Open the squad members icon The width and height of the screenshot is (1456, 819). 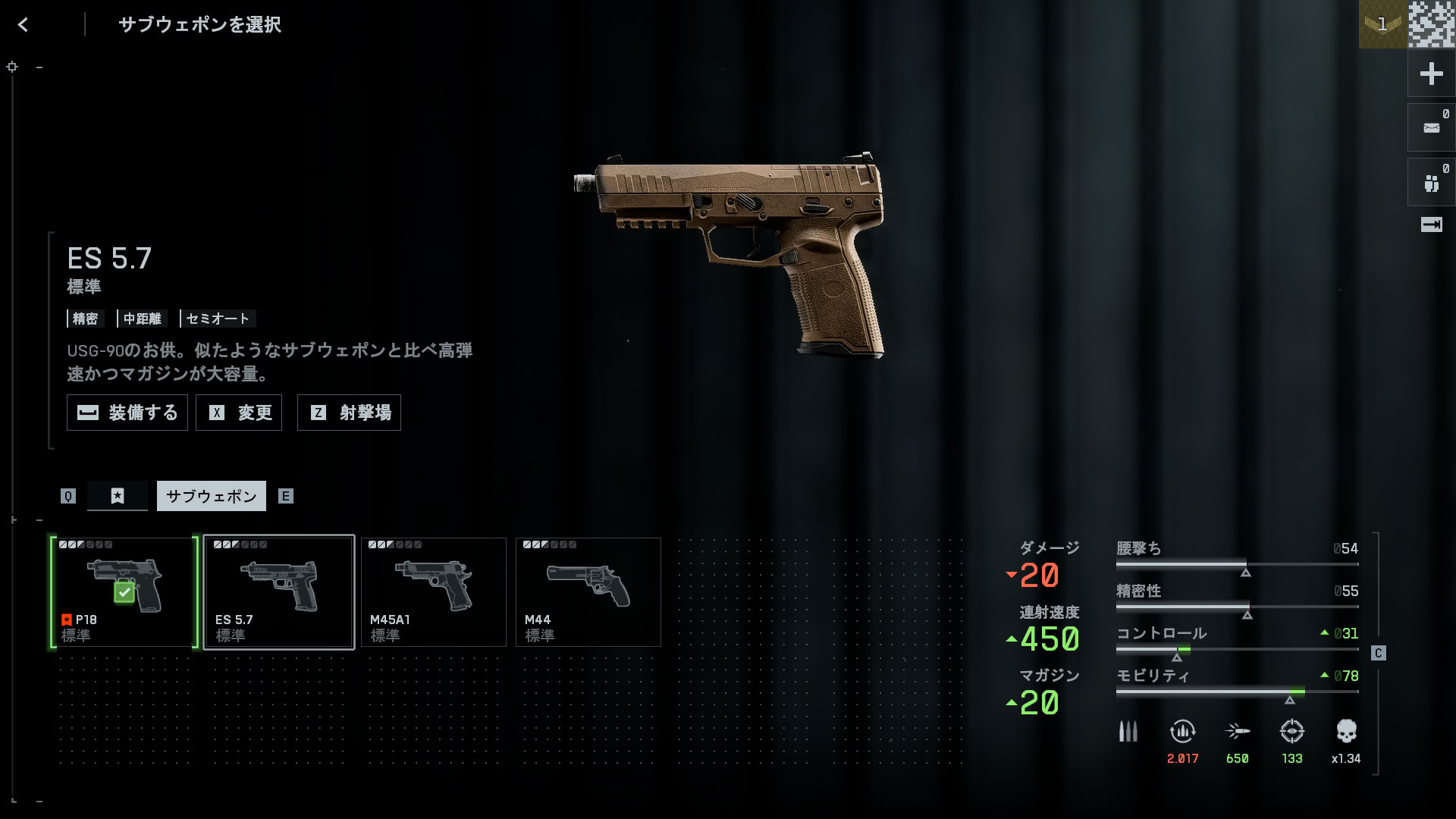1431,183
